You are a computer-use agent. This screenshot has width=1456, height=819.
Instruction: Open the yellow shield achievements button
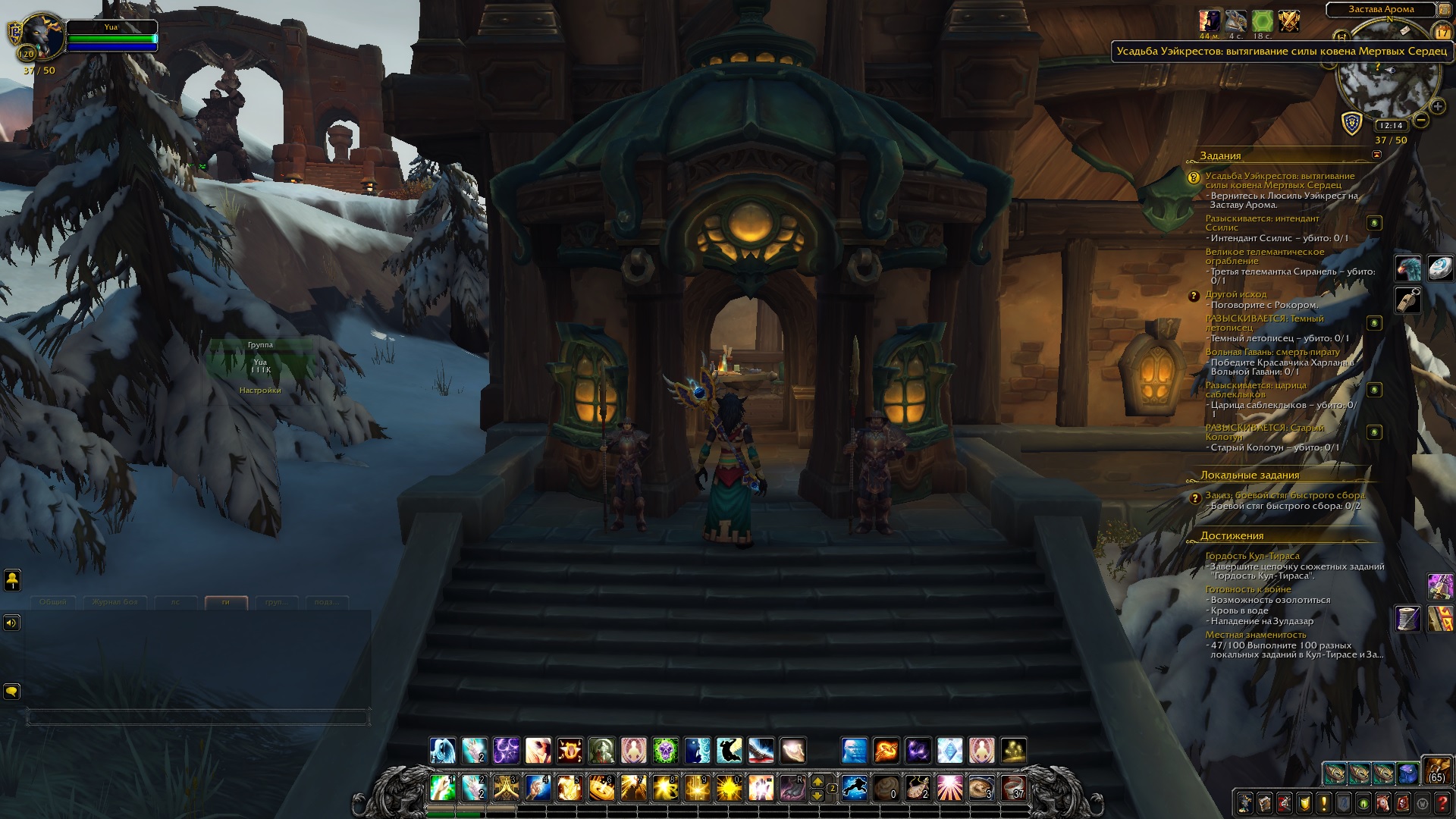point(1304,802)
